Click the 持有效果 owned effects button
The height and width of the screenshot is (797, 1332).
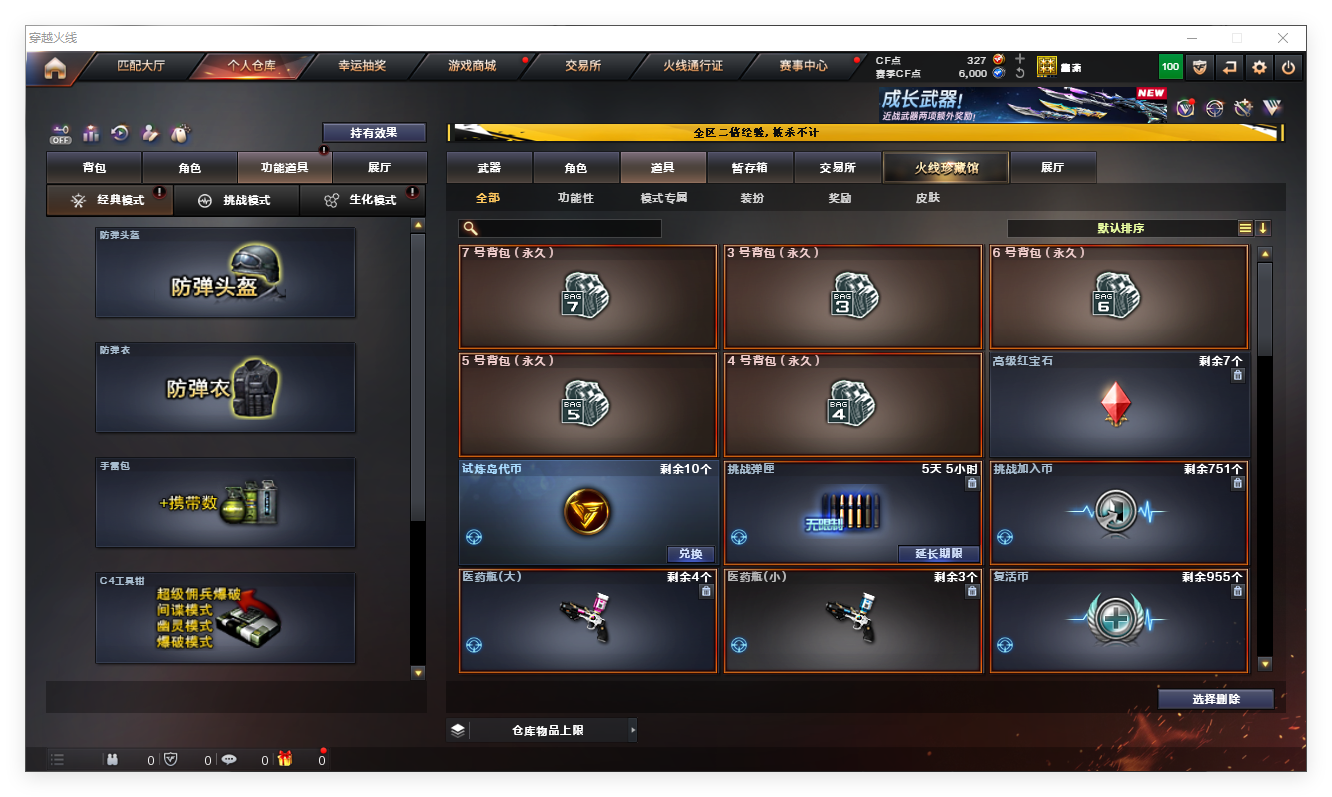(374, 132)
